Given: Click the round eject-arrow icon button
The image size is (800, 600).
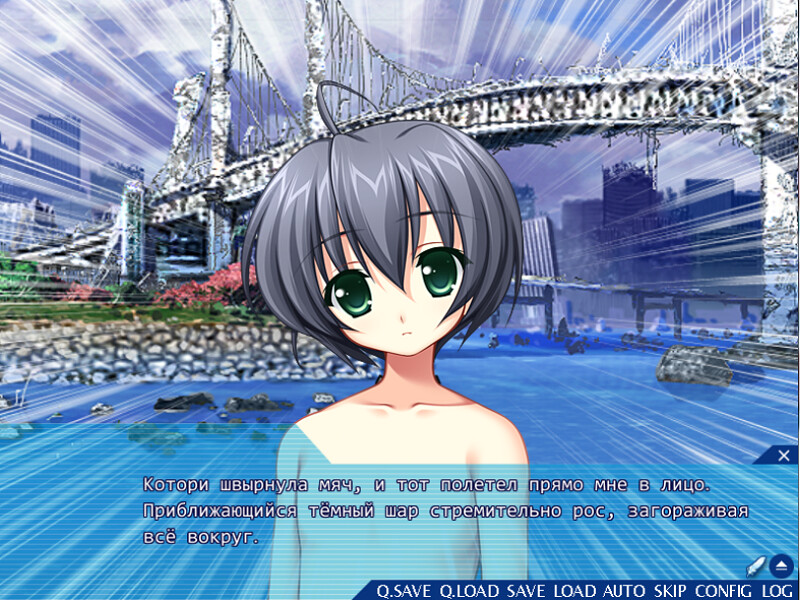Looking at the screenshot, I should (x=782, y=565).
